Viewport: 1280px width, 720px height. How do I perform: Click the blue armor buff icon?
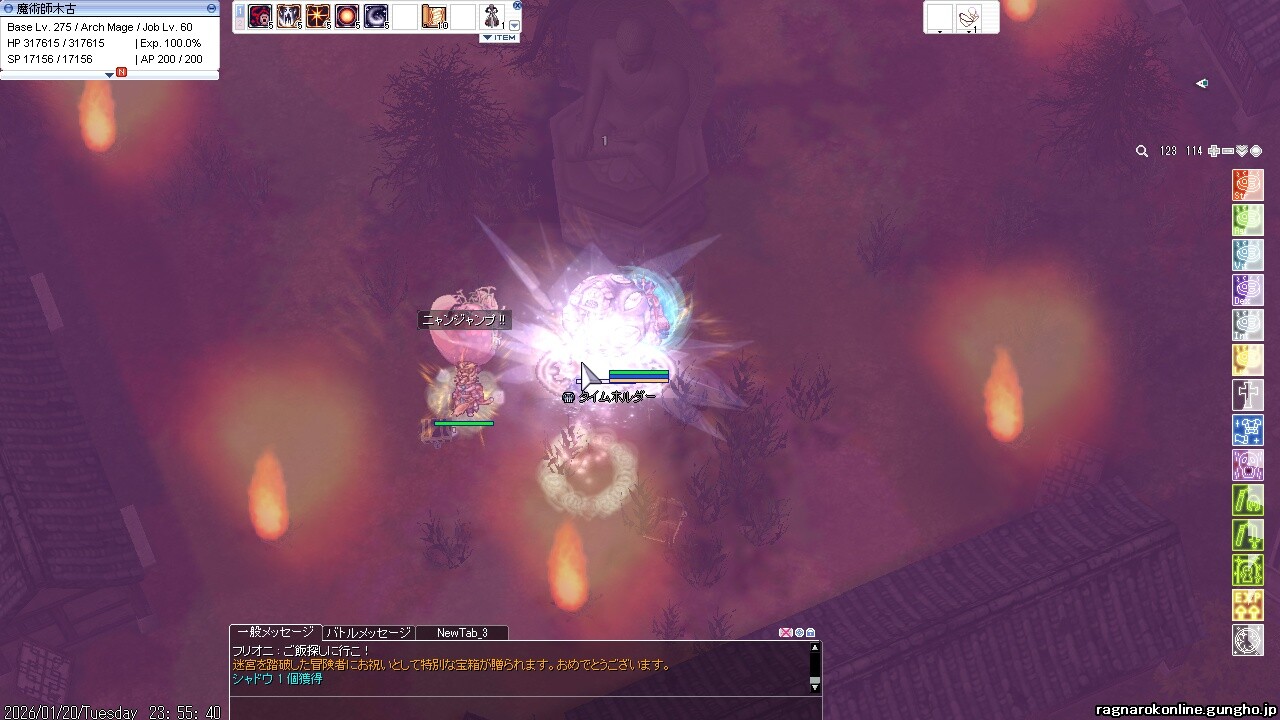[1248, 430]
